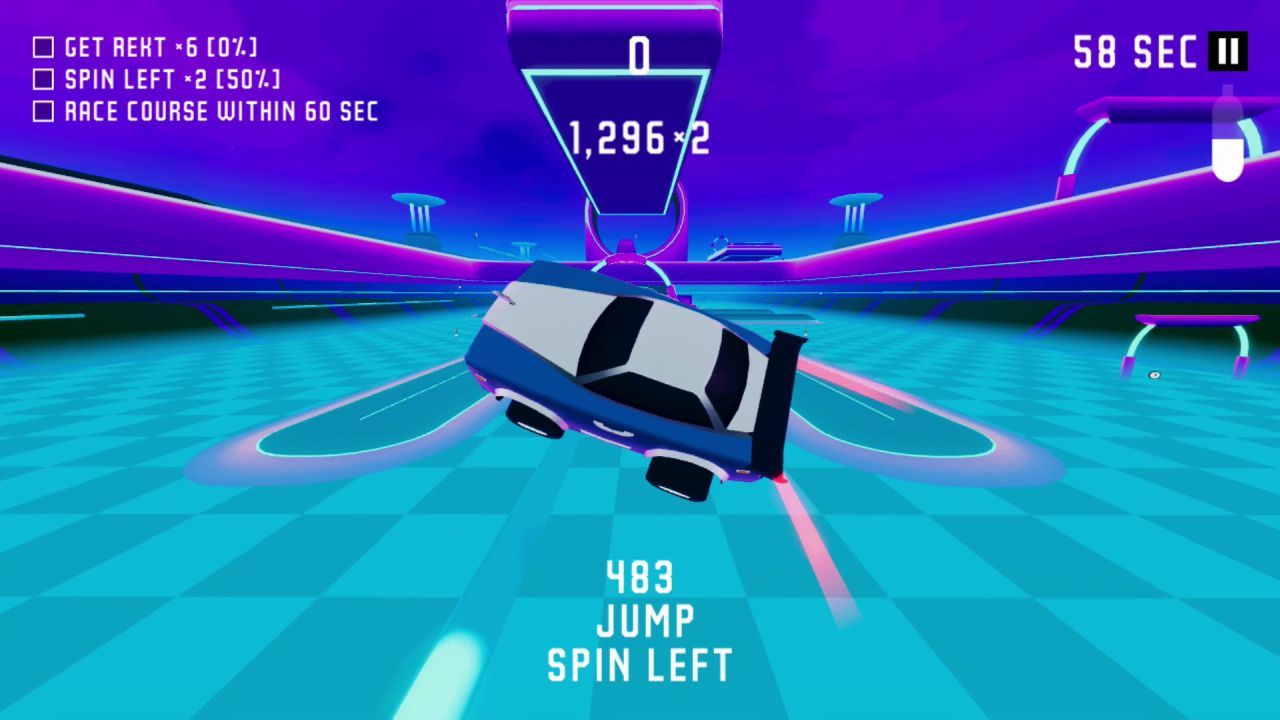
Task: Open the GET REKT objective details
Action: 160,46
